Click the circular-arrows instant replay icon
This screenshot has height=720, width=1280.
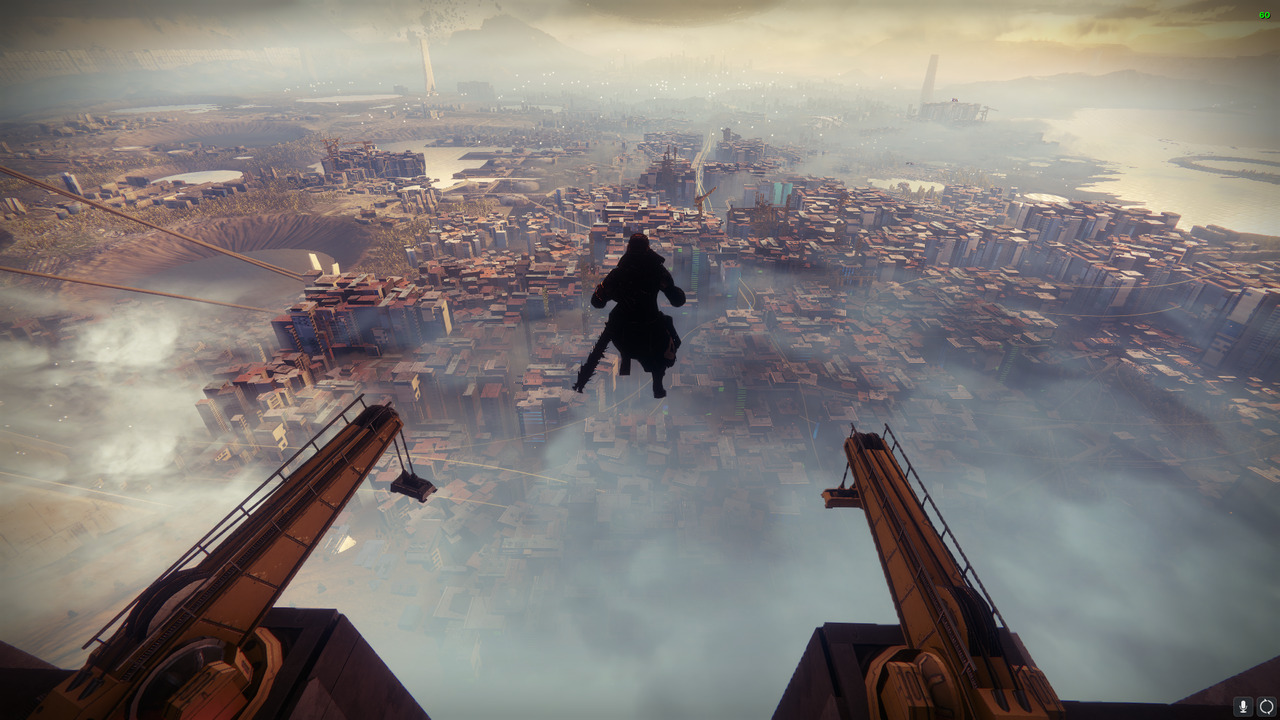[1266, 707]
